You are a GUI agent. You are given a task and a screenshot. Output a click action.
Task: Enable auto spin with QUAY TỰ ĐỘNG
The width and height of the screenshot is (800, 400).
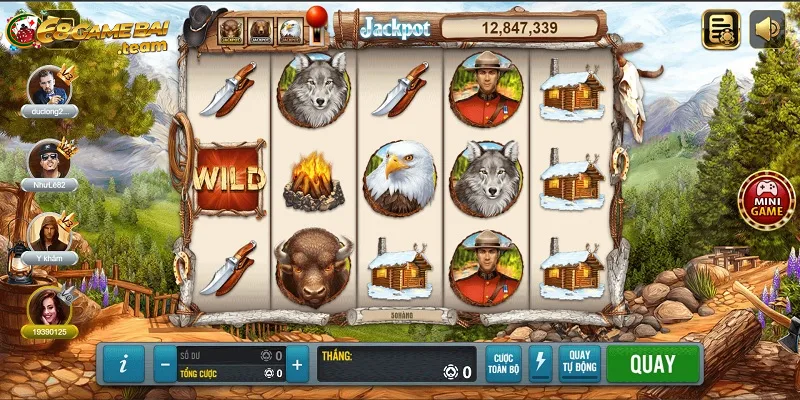[x=579, y=364]
